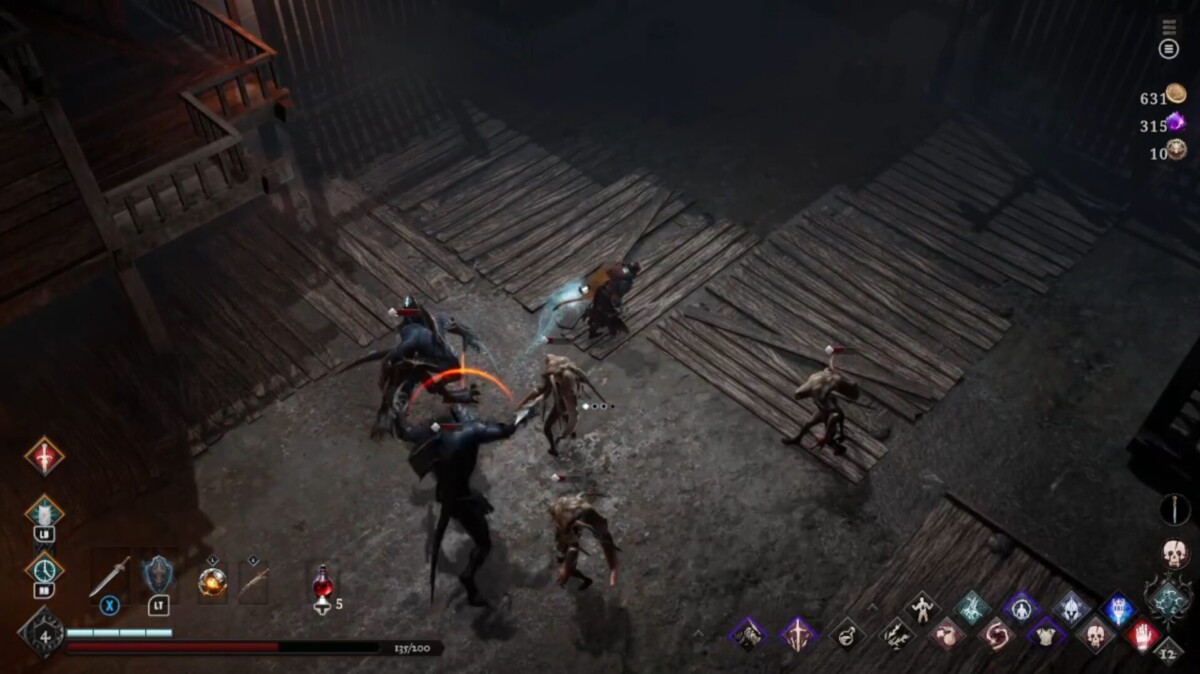Click the red glowing hand buff icon
The image size is (1200, 674).
pyautogui.click(x=1143, y=635)
